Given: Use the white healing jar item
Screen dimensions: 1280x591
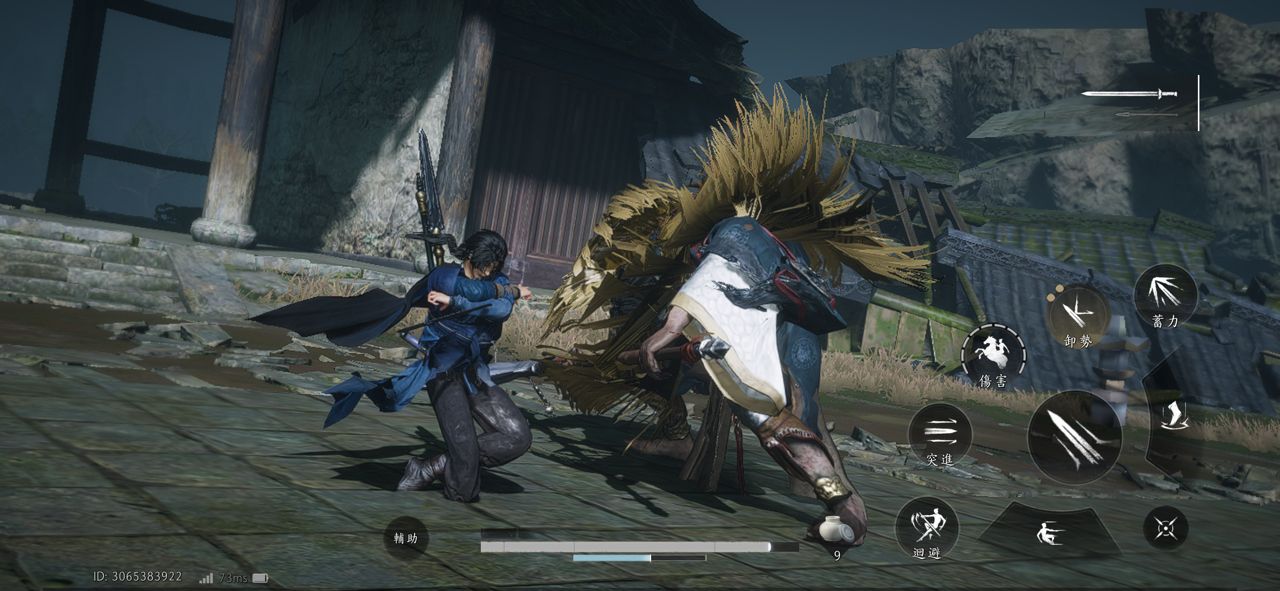Looking at the screenshot, I should tap(833, 531).
